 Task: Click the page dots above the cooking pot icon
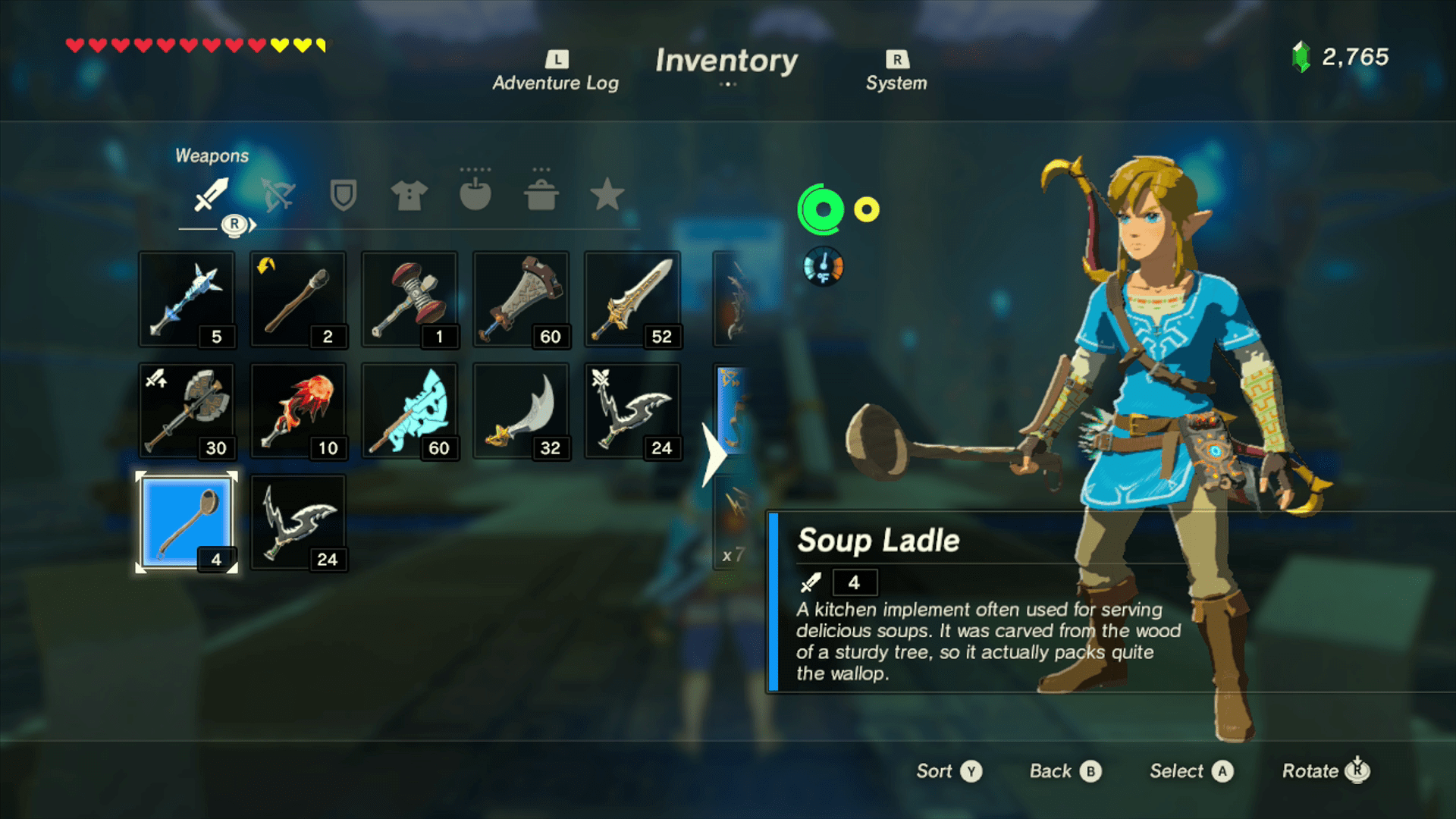point(541,171)
